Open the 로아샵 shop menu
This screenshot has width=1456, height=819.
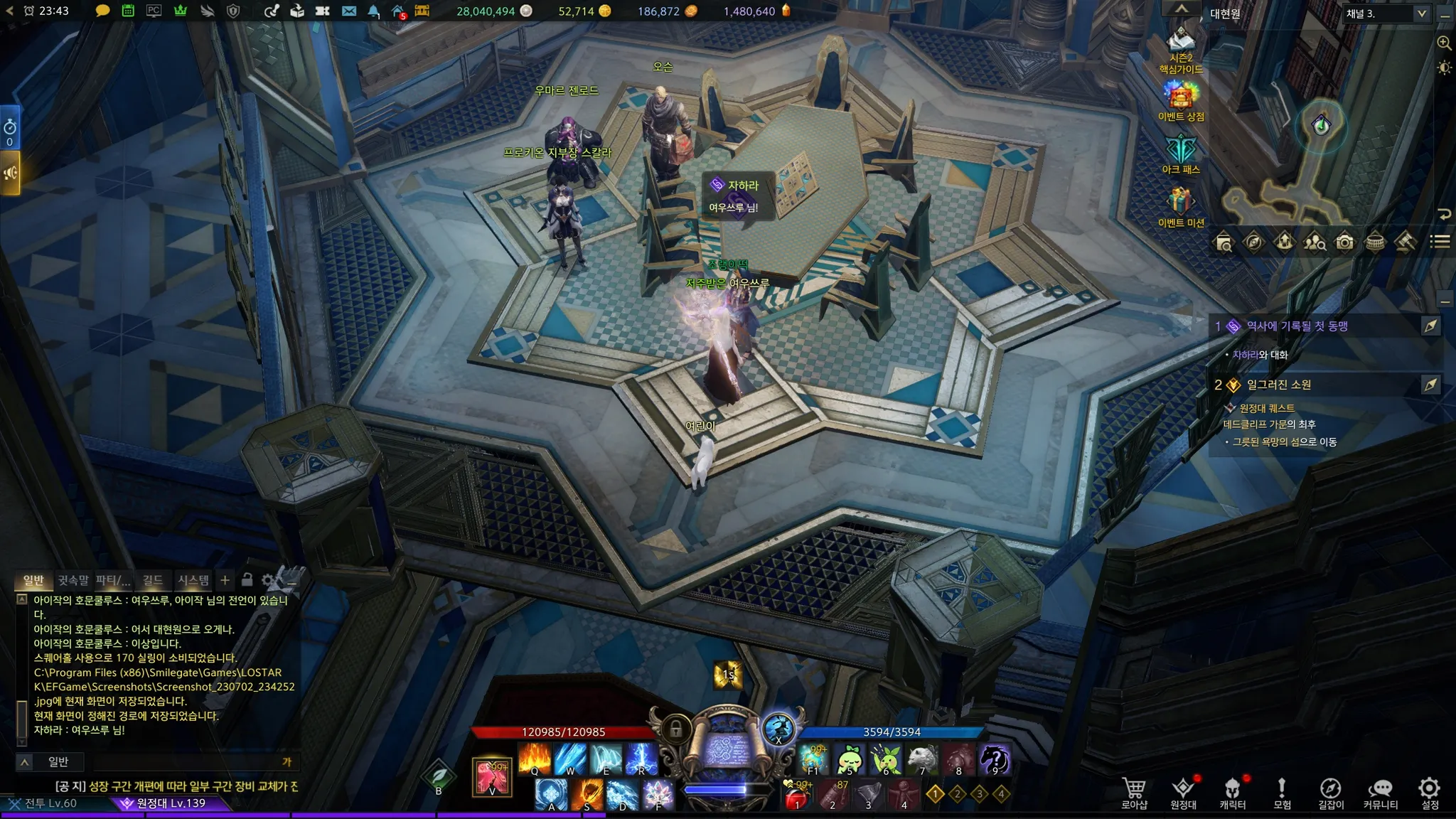(1134, 792)
